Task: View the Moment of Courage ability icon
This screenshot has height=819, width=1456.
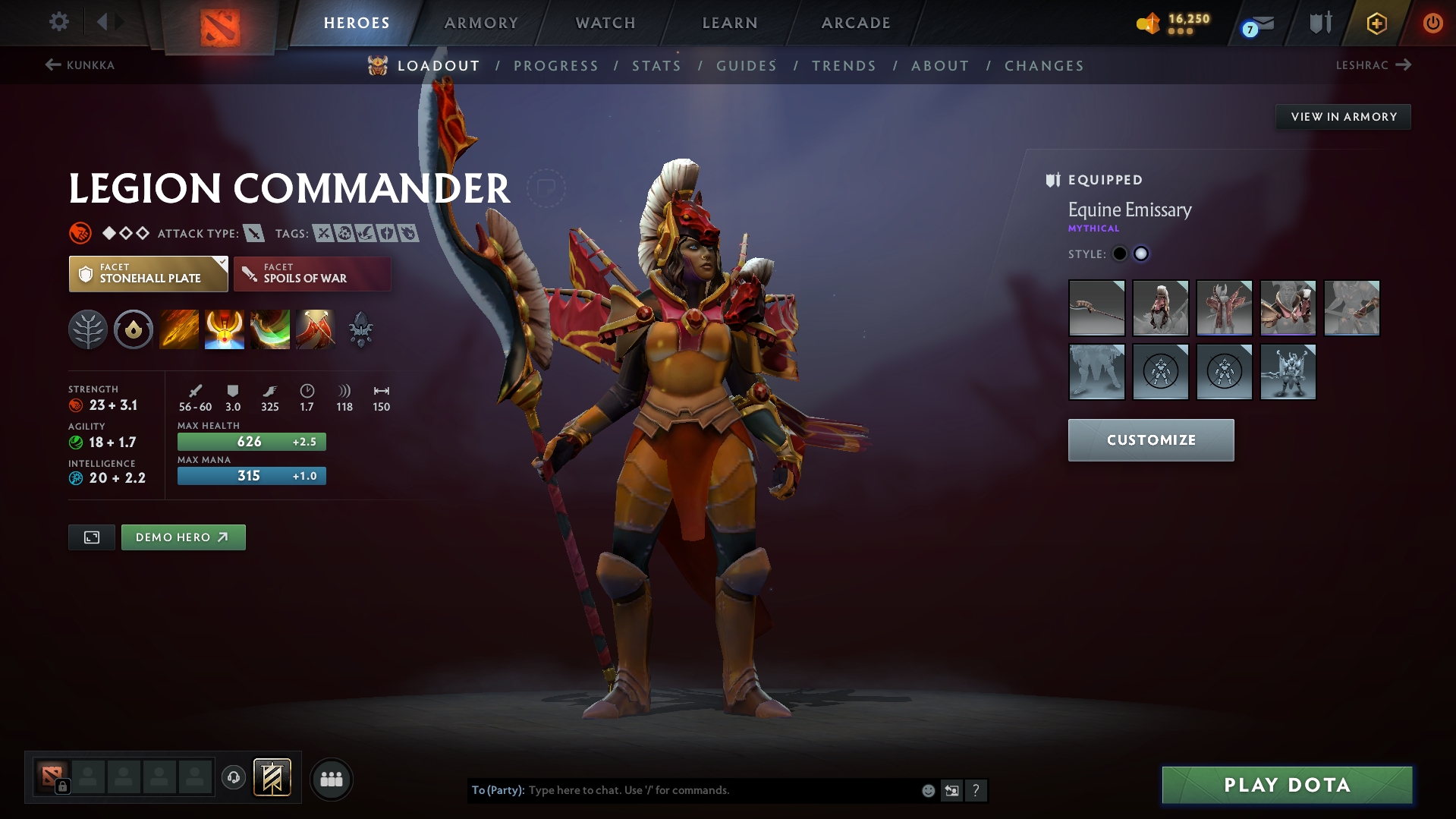Action: 270,329
